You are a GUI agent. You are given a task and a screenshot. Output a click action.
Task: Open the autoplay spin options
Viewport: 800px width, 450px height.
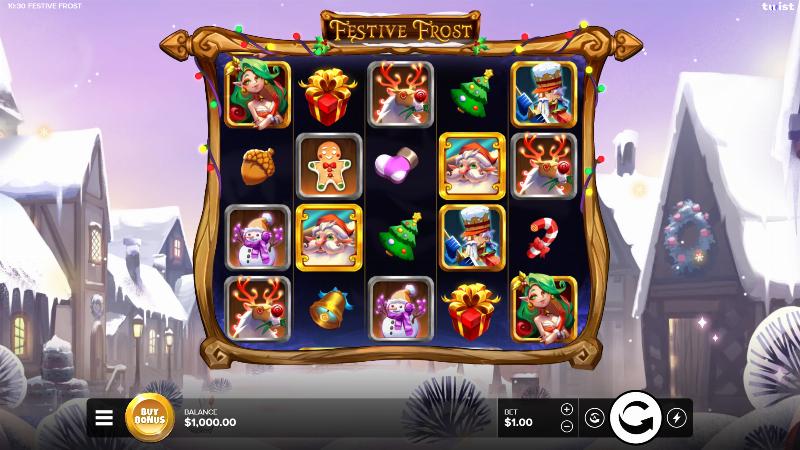click(x=593, y=418)
